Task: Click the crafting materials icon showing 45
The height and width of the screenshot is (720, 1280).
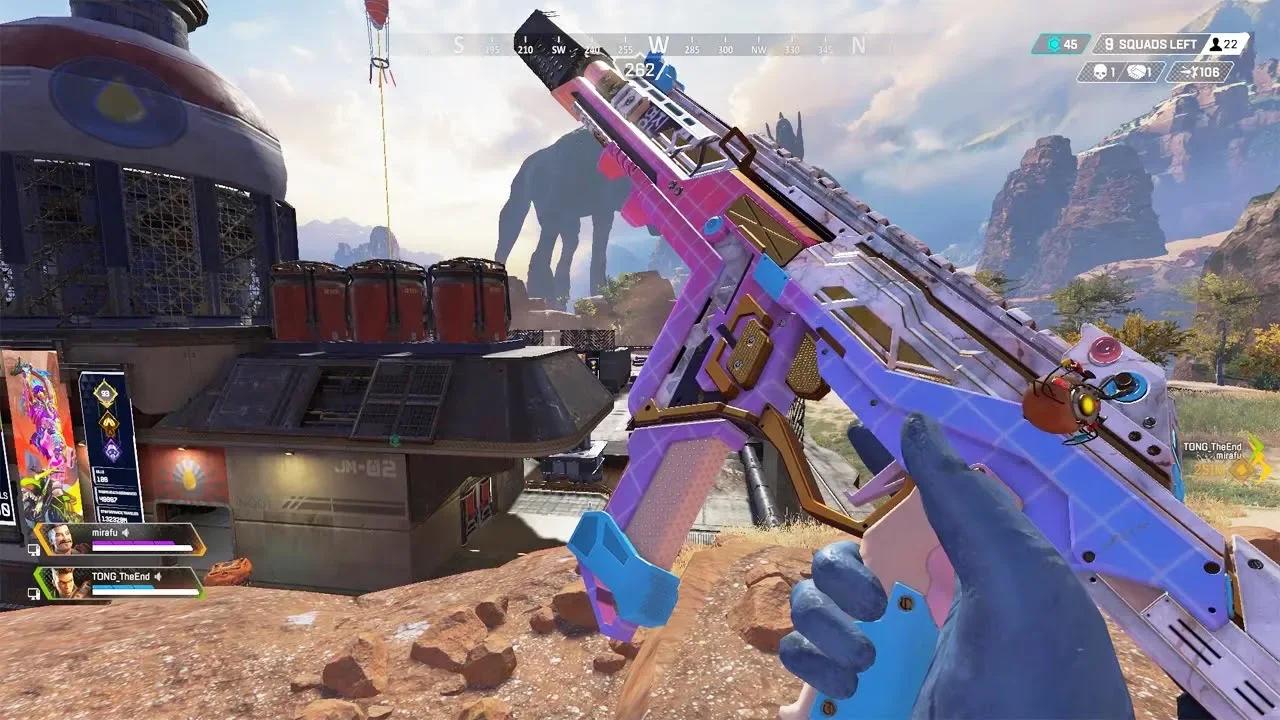Action: (1054, 44)
